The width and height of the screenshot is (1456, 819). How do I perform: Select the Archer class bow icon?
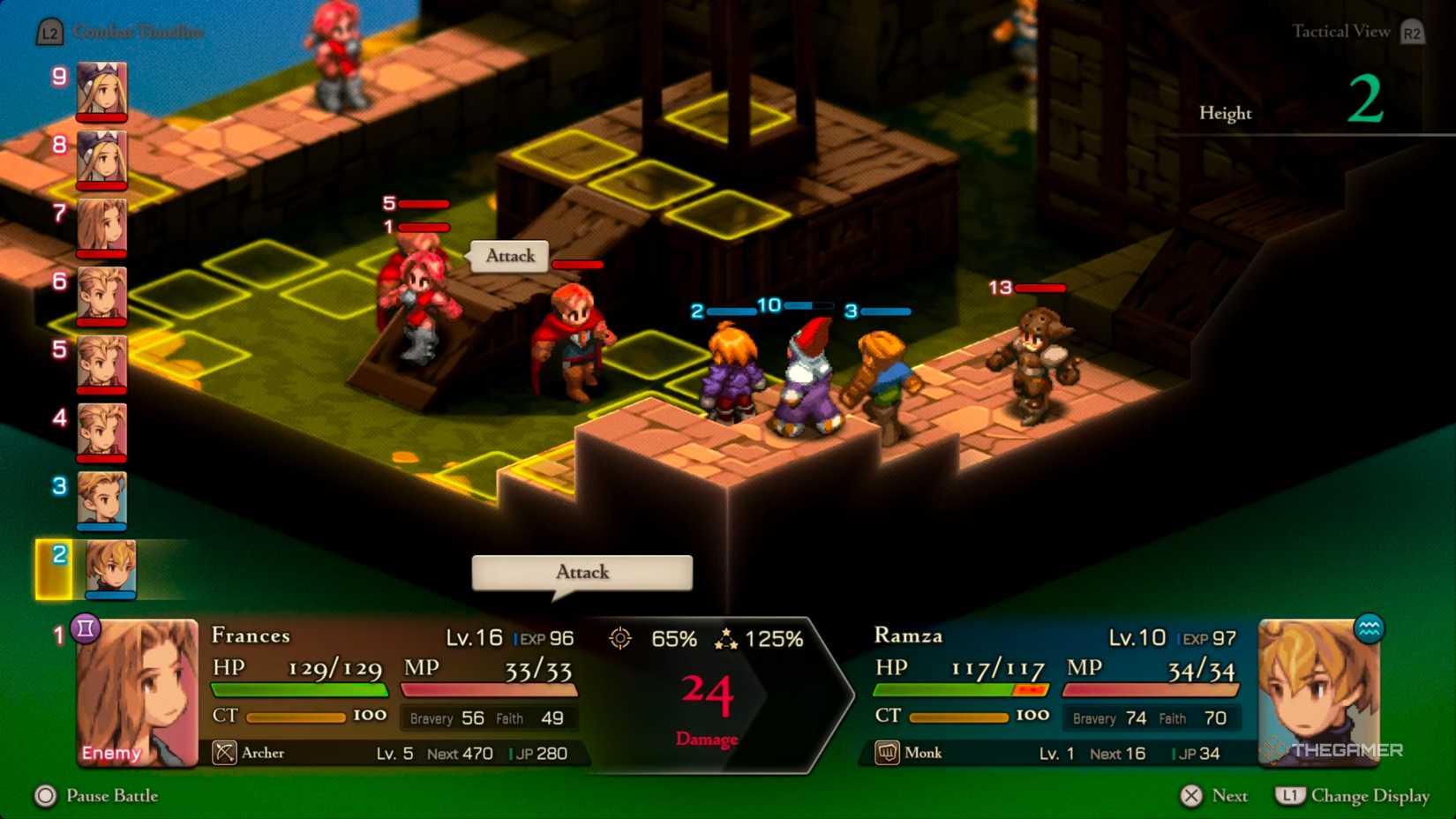tap(223, 752)
